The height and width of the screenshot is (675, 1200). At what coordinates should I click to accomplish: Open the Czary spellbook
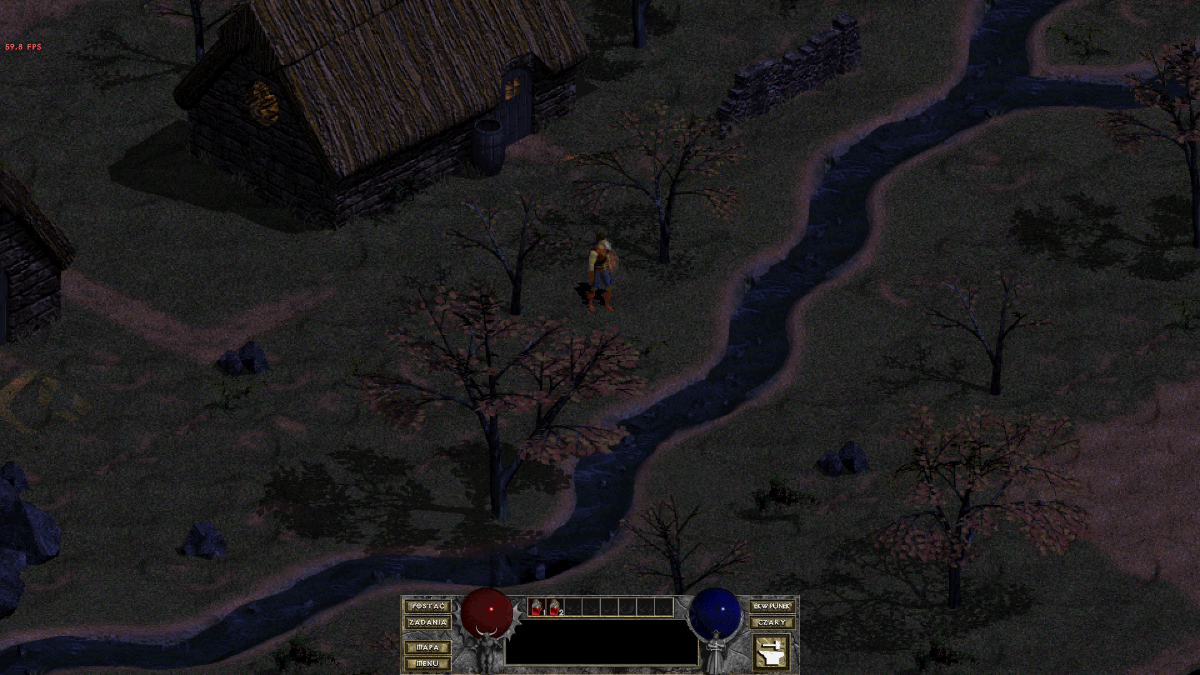click(772, 622)
